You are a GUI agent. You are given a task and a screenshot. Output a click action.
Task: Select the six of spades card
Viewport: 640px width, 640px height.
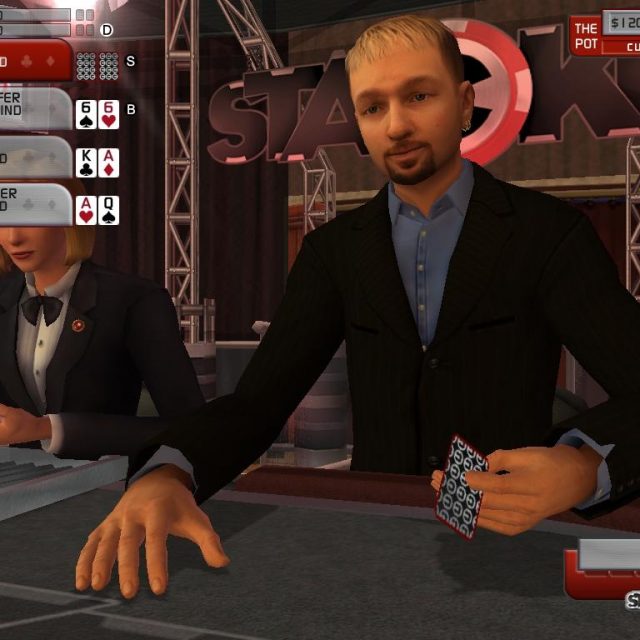click(x=86, y=113)
